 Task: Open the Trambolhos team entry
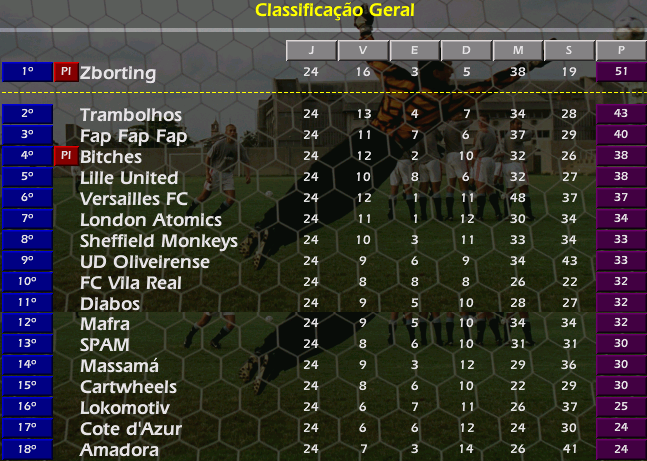pyautogui.click(x=130, y=115)
